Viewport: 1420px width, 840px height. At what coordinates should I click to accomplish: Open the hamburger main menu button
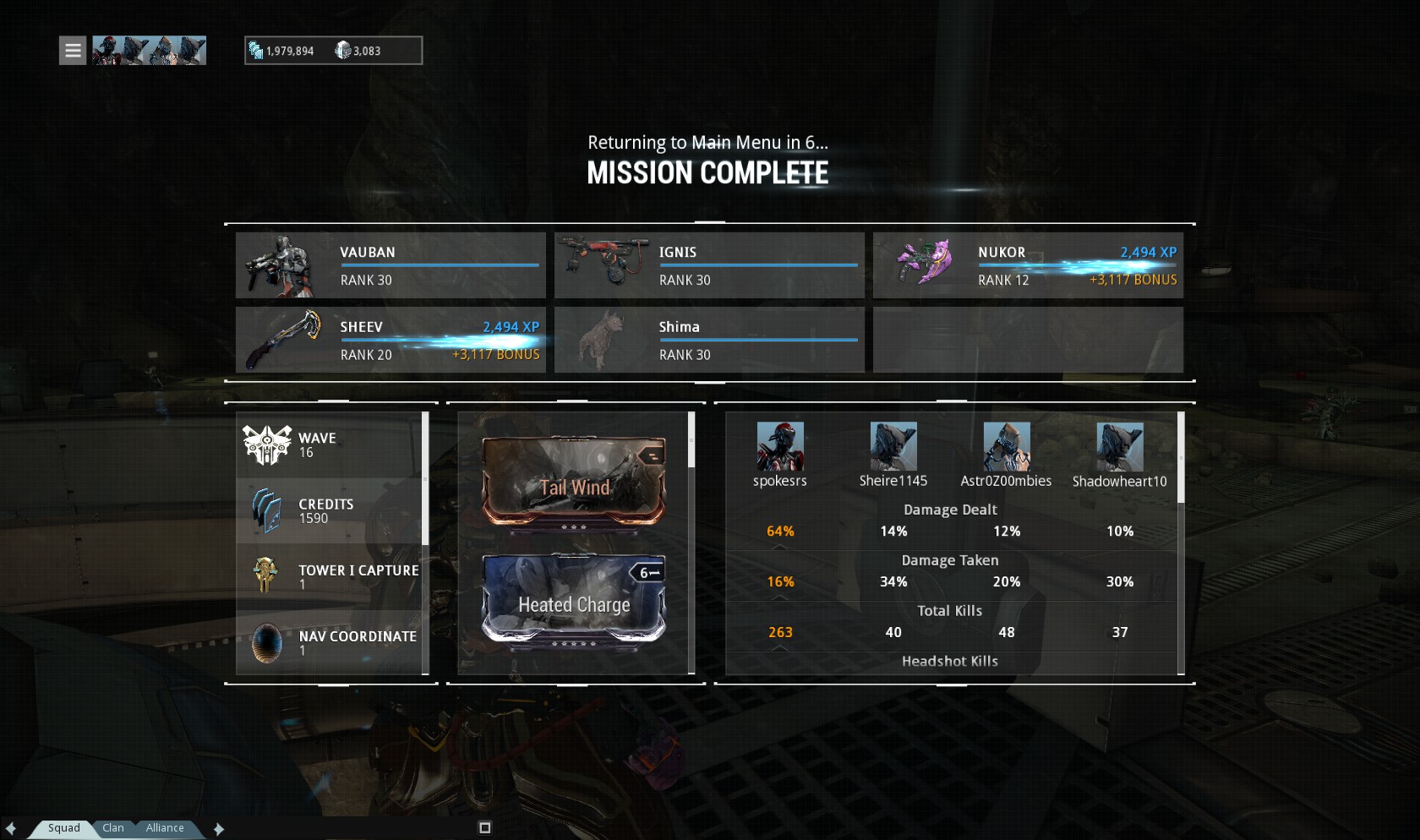(x=73, y=51)
